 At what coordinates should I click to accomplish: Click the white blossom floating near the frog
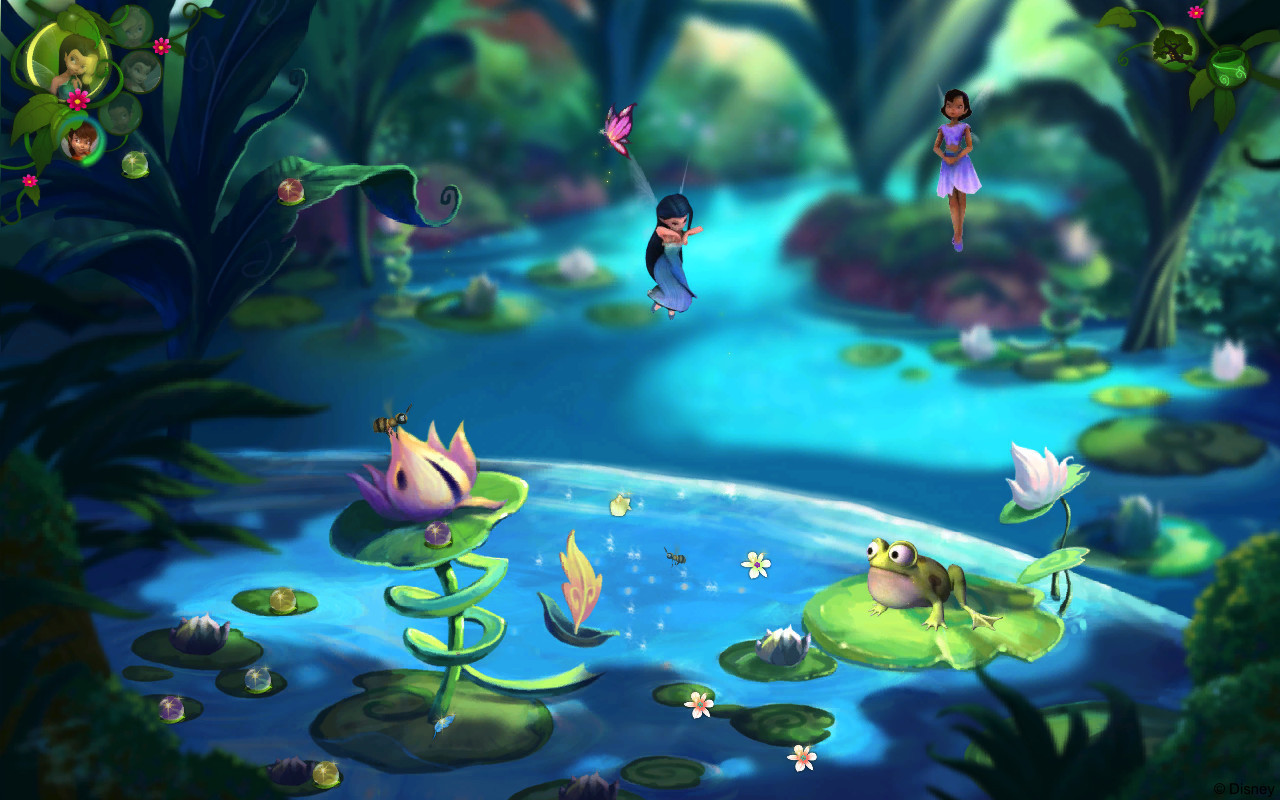click(754, 565)
